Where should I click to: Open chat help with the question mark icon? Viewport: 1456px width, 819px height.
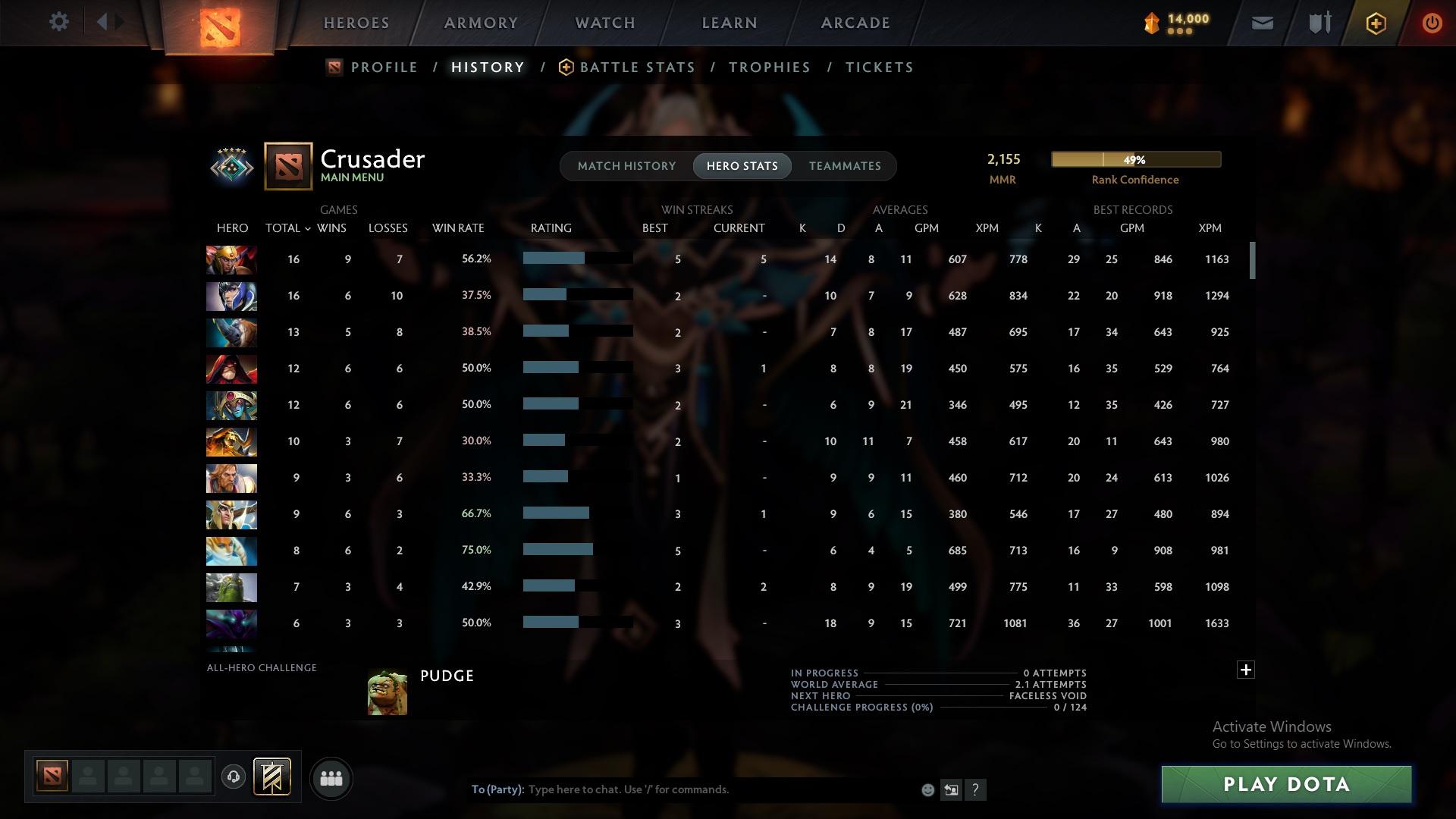(976, 789)
